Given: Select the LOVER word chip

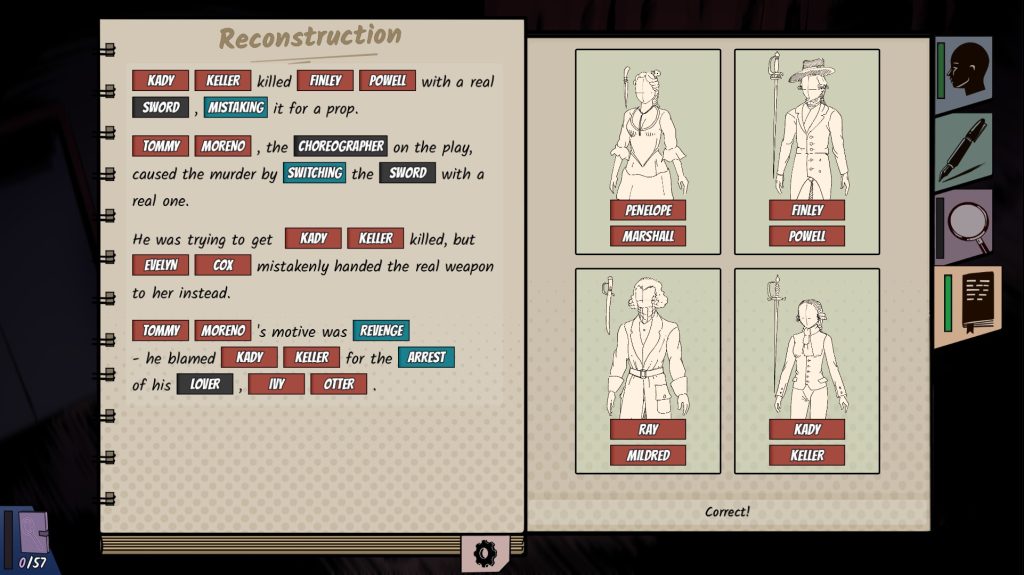Looking at the screenshot, I should click(x=205, y=384).
